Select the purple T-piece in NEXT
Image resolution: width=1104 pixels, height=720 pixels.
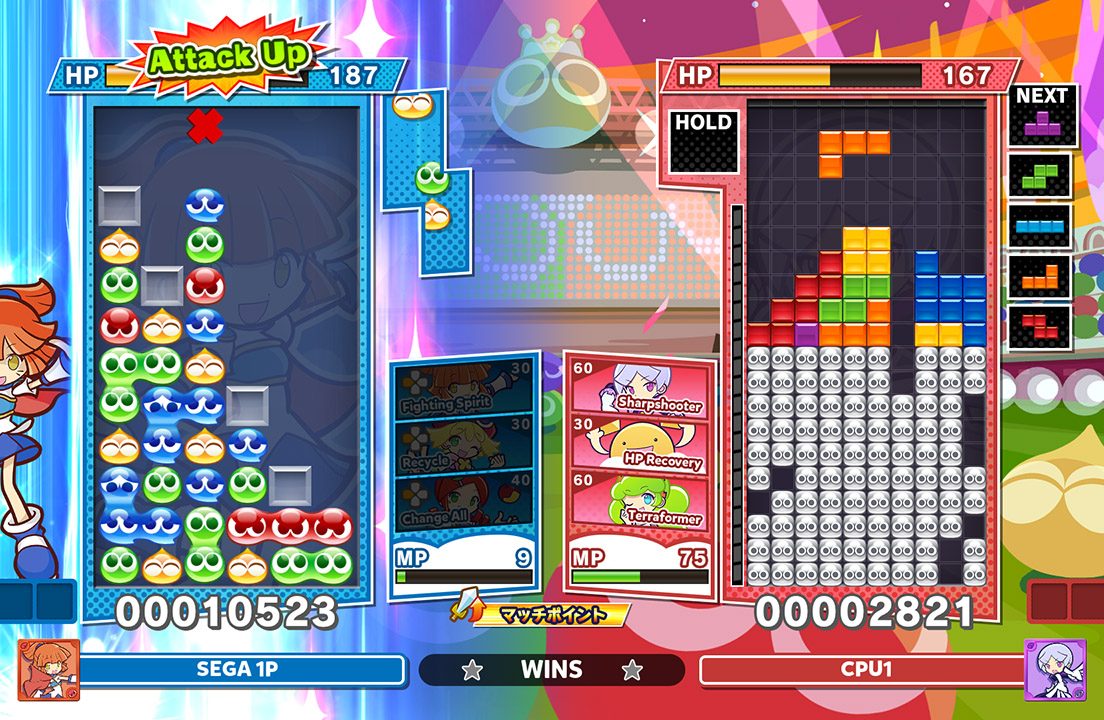tap(1042, 125)
